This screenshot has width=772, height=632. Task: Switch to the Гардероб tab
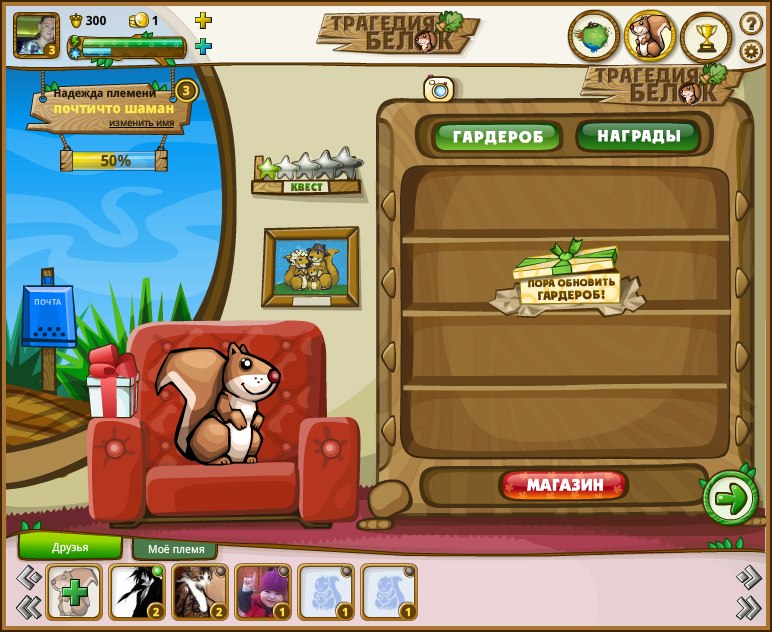497,137
